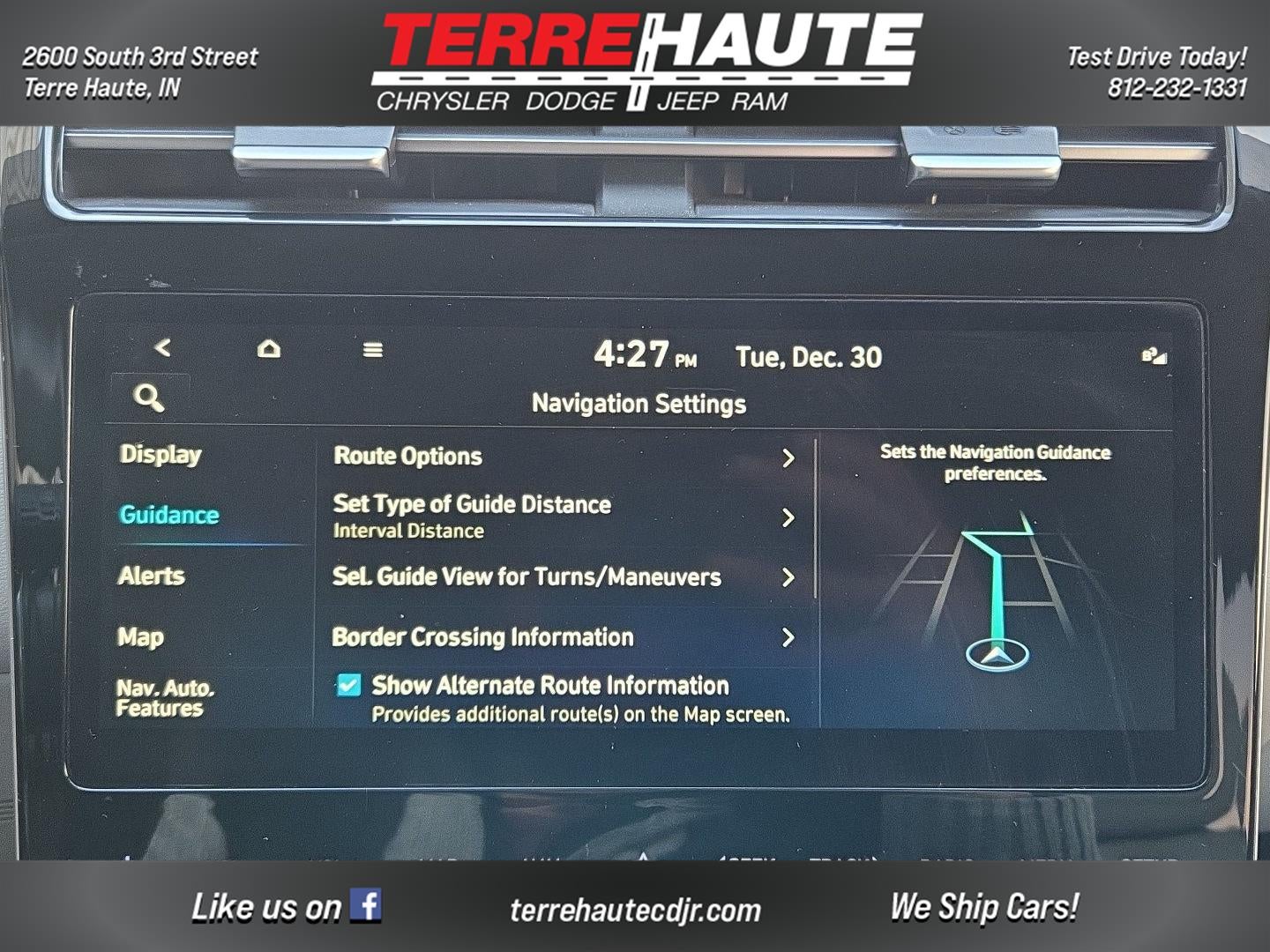
Task: Select the Map settings category
Action: 140,636
